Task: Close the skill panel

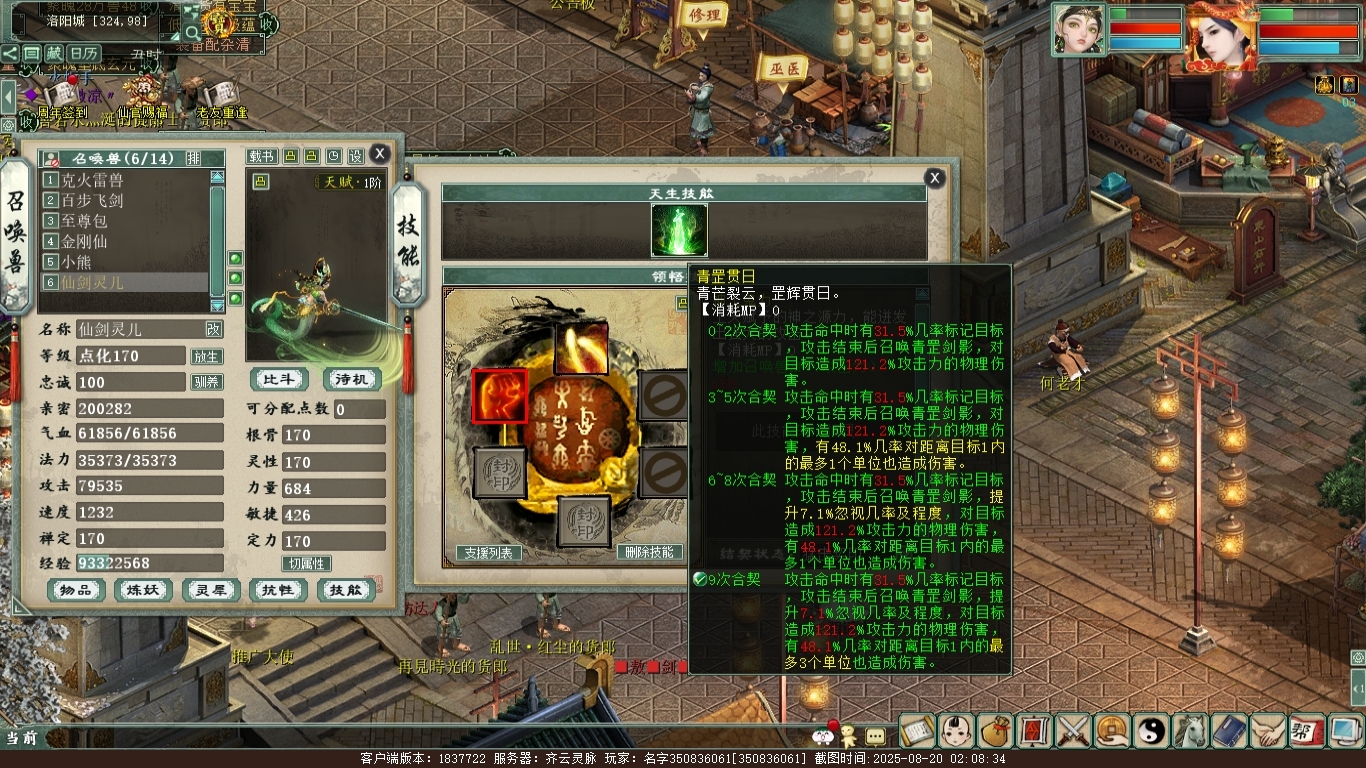Action: coord(934,178)
